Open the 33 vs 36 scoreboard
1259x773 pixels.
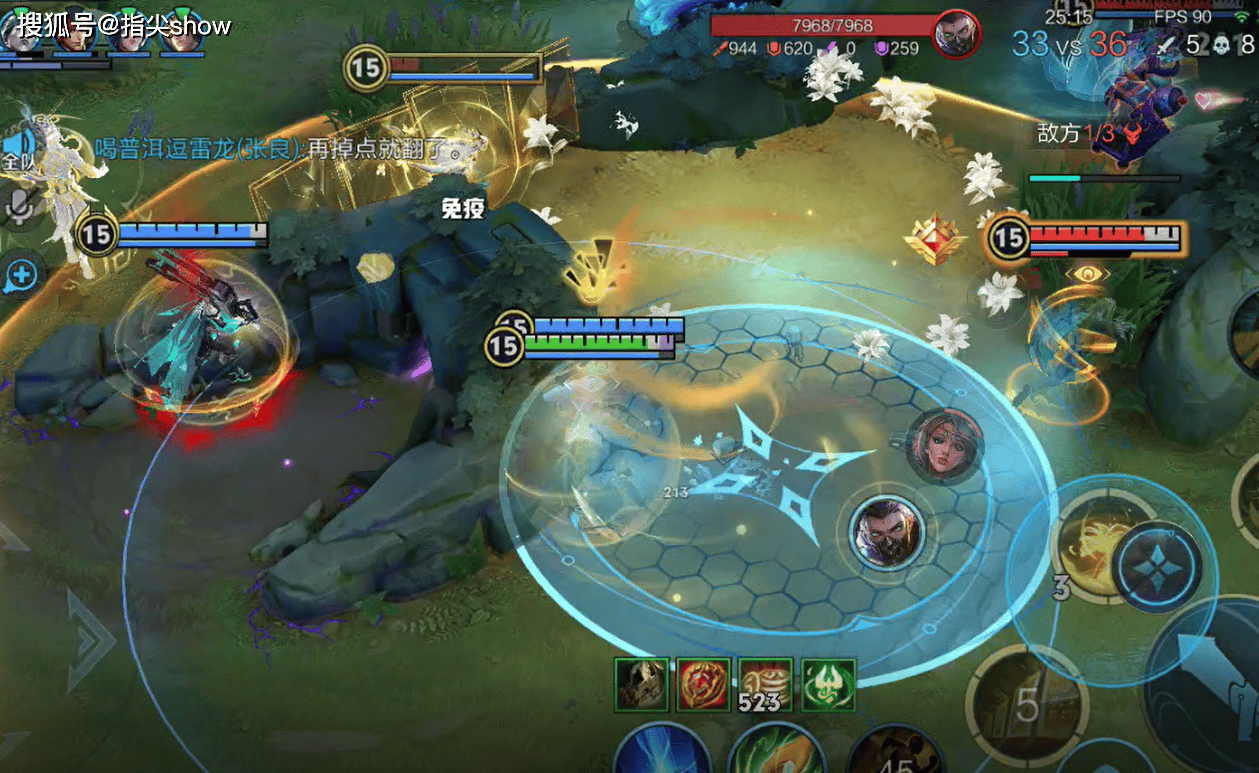pos(1069,43)
